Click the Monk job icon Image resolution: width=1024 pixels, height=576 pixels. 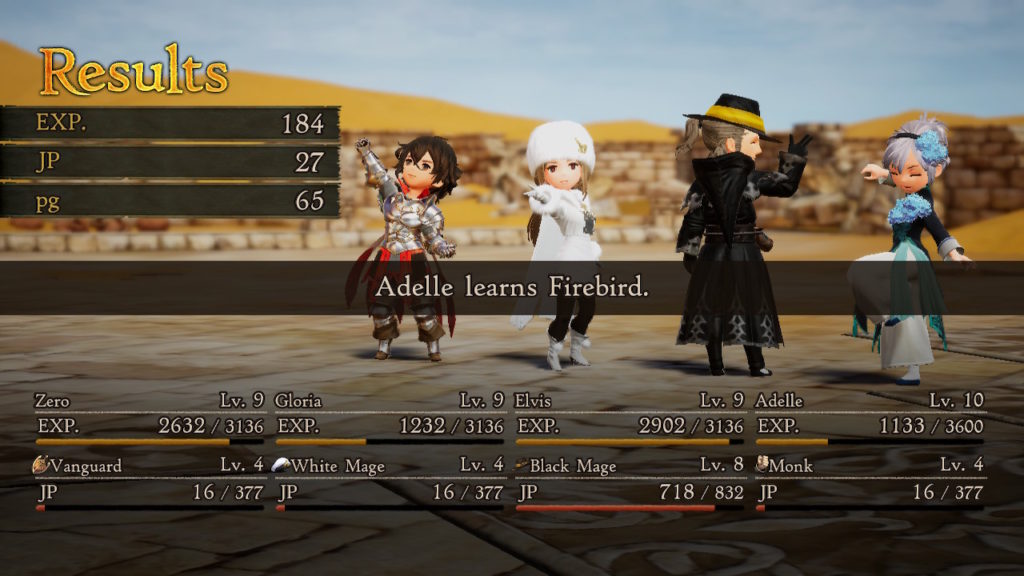click(x=761, y=465)
